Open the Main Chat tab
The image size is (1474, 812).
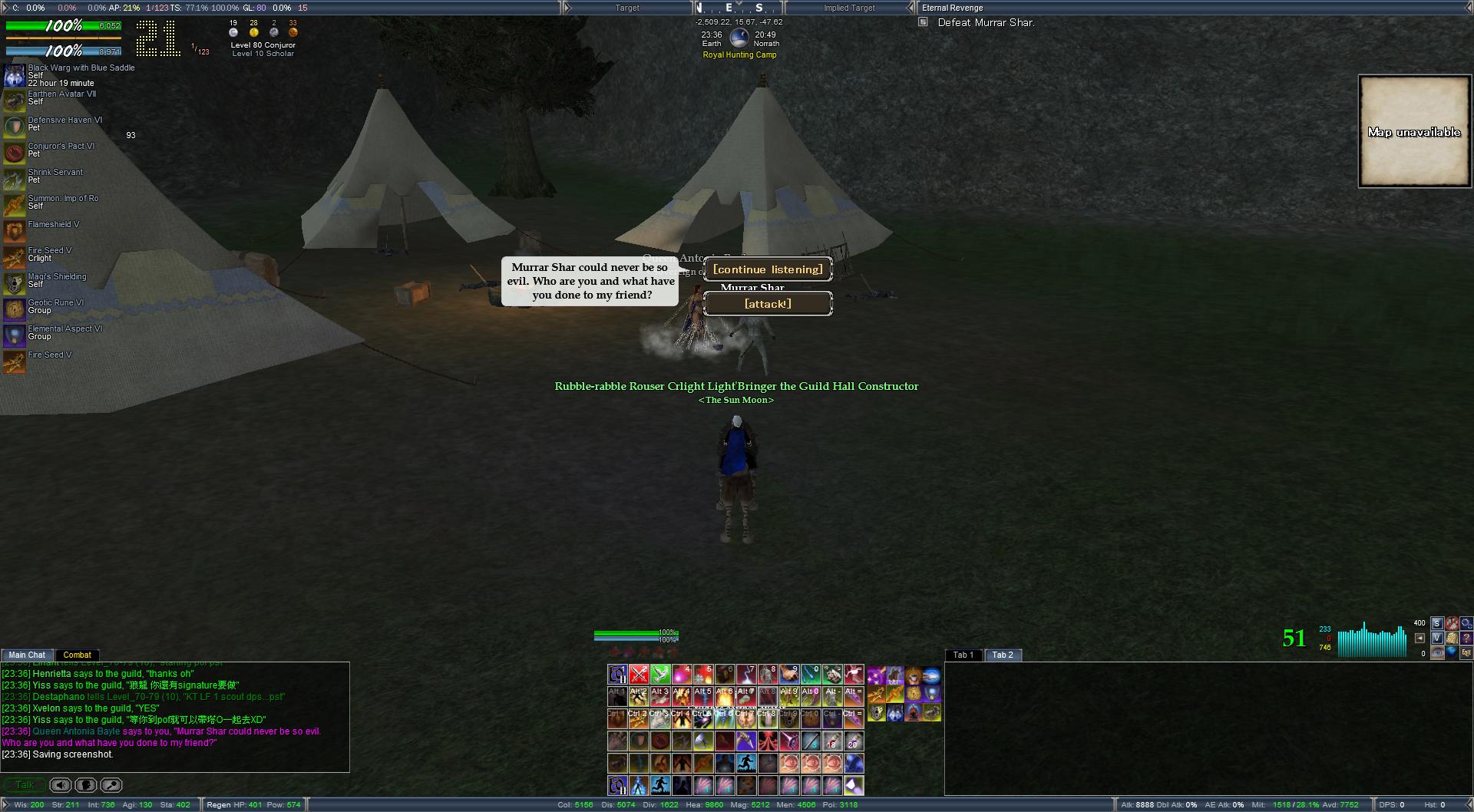[x=28, y=655]
